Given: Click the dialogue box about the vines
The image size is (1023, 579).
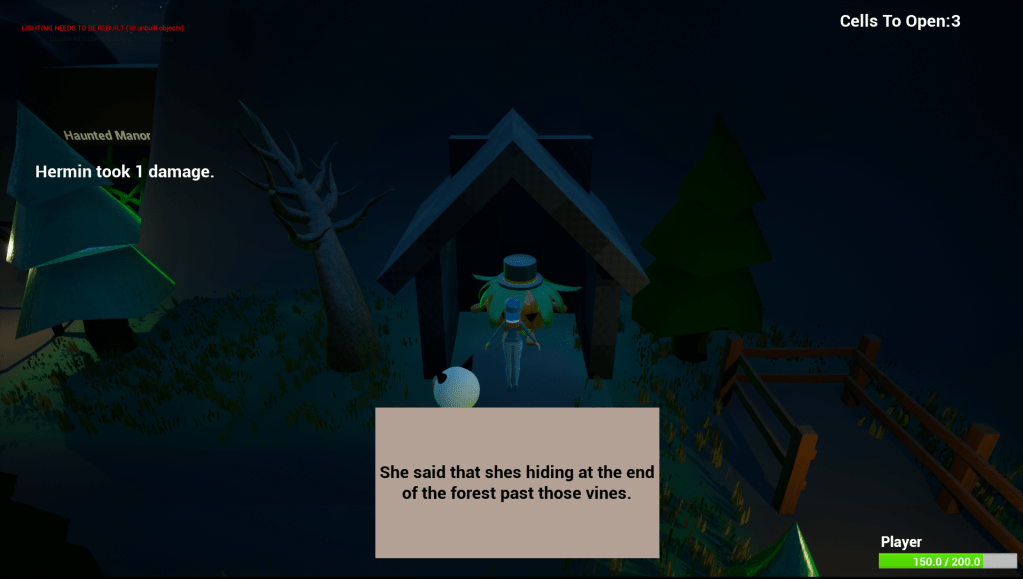Looking at the screenshot, I should tap(517, 482).
